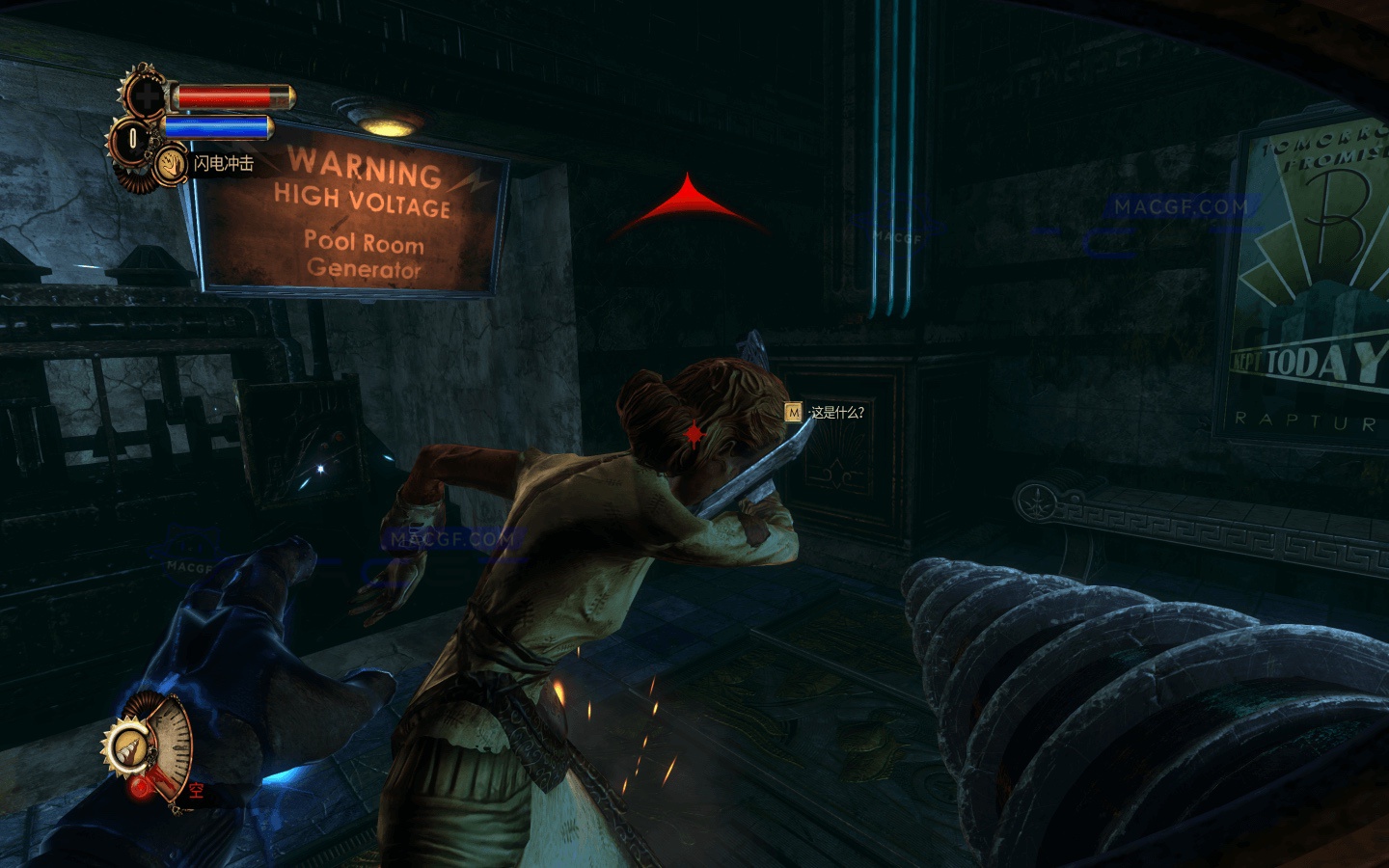Expand the Pool Room Generator label
The width and height of the screenshot is (1389, 868).
(363, 258)
